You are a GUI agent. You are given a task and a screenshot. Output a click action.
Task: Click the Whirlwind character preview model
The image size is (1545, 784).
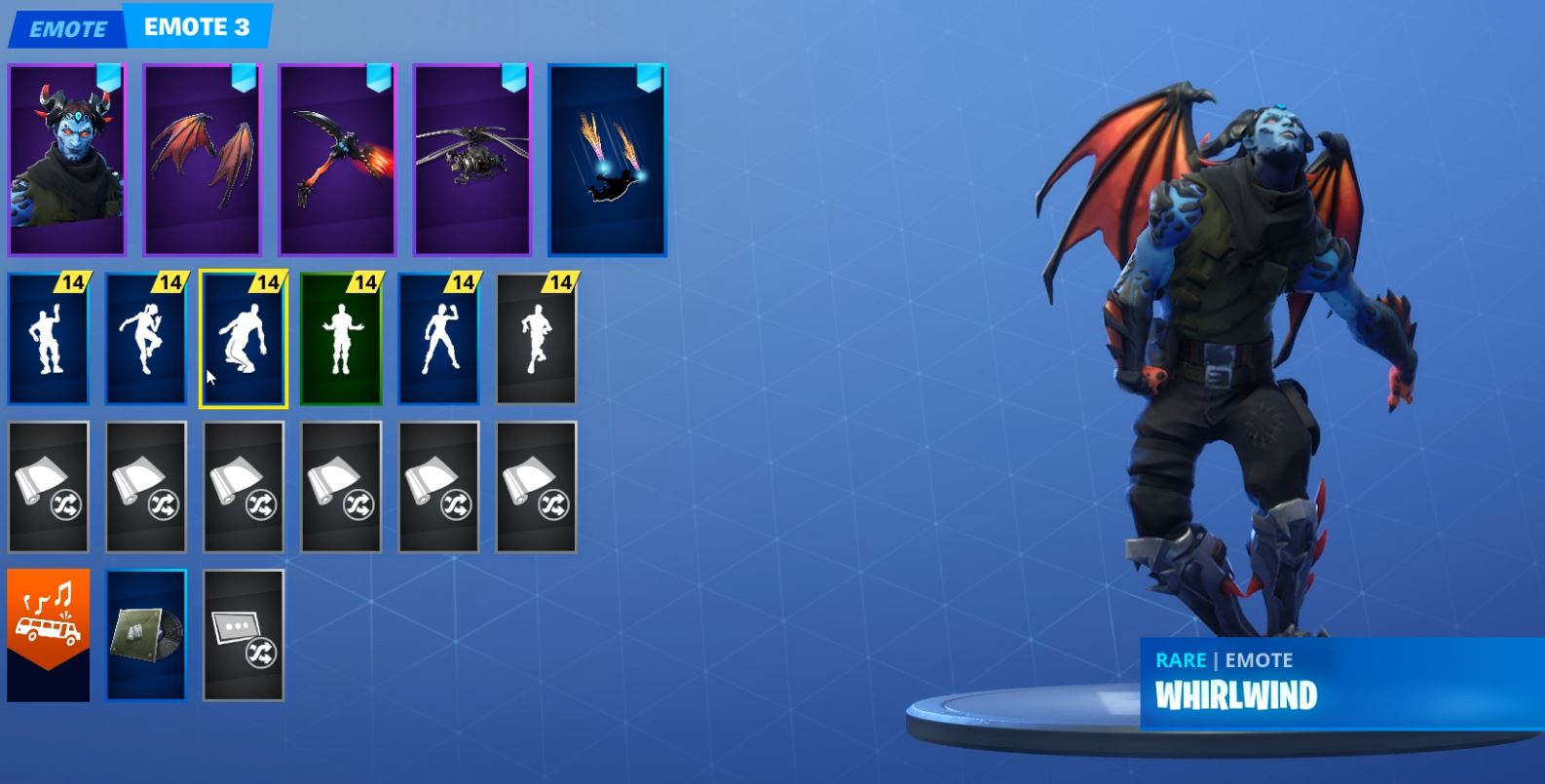(x=1218, y=341)
